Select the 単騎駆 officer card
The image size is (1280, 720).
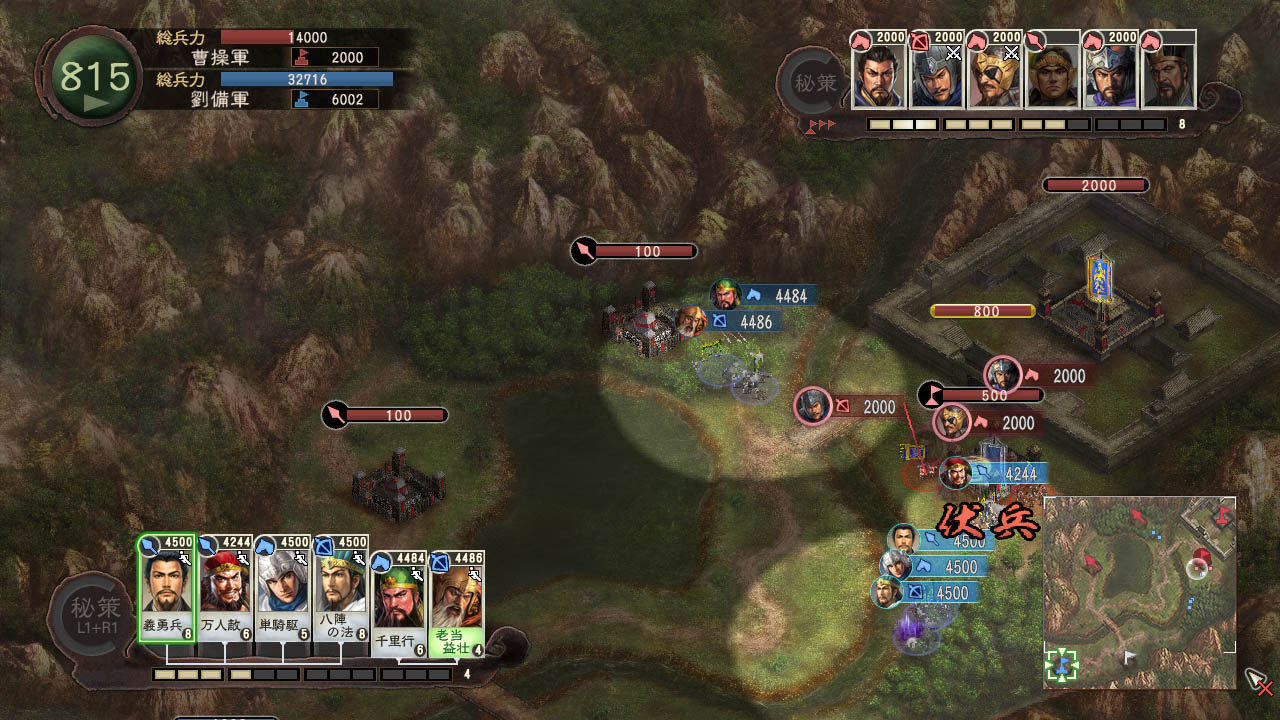coord(283,588)
